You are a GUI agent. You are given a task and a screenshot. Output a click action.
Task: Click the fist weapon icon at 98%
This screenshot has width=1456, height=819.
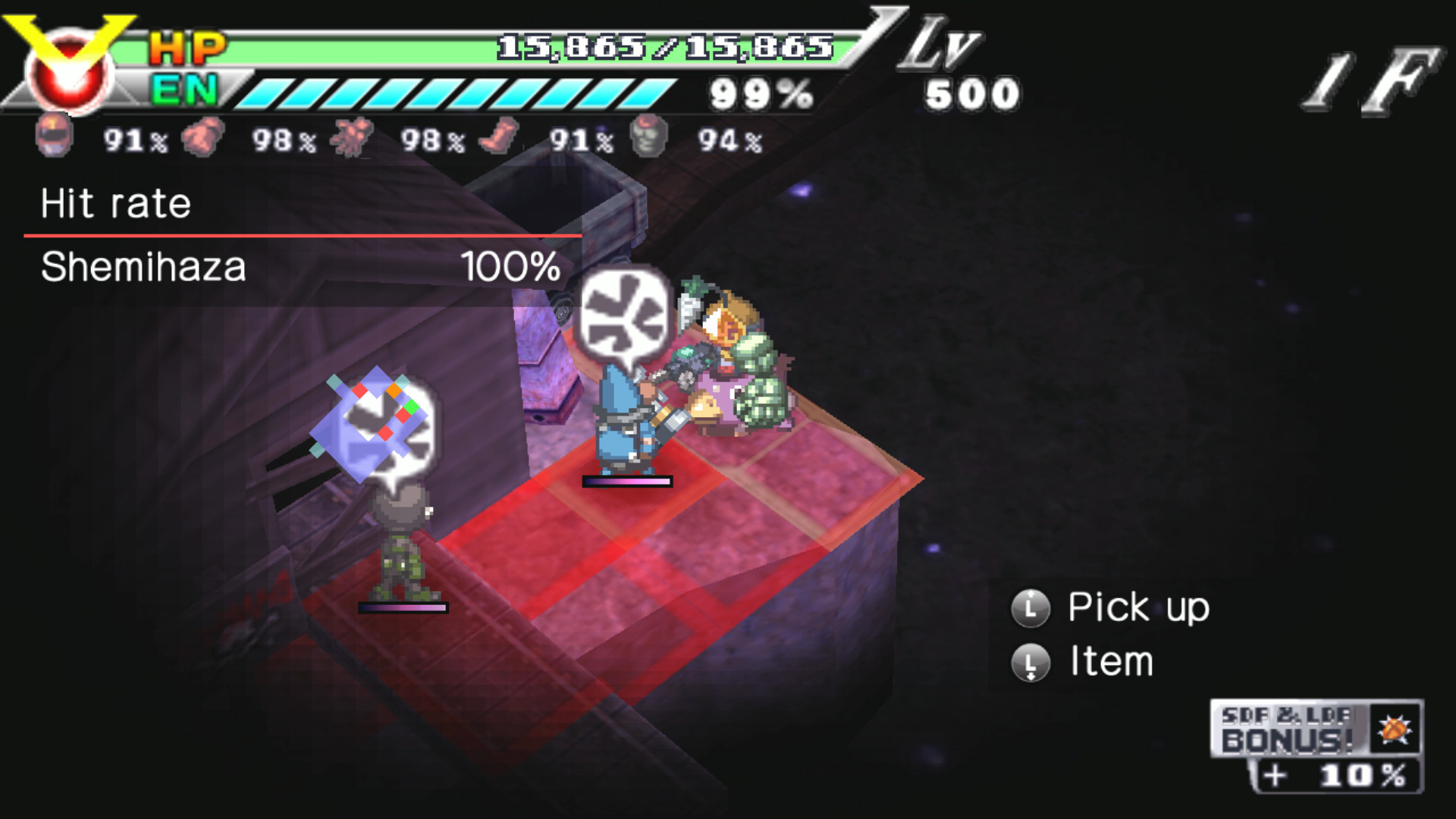(x=201, y=136)
